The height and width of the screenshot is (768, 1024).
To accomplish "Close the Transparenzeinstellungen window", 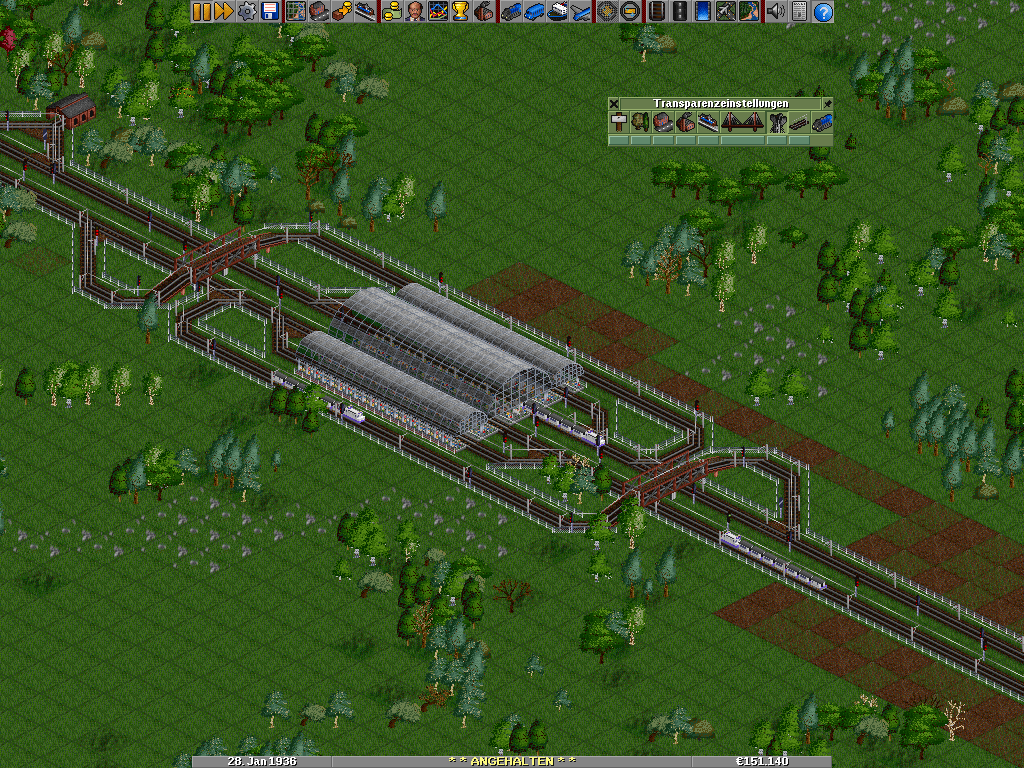I will click(x=614, y=103).
